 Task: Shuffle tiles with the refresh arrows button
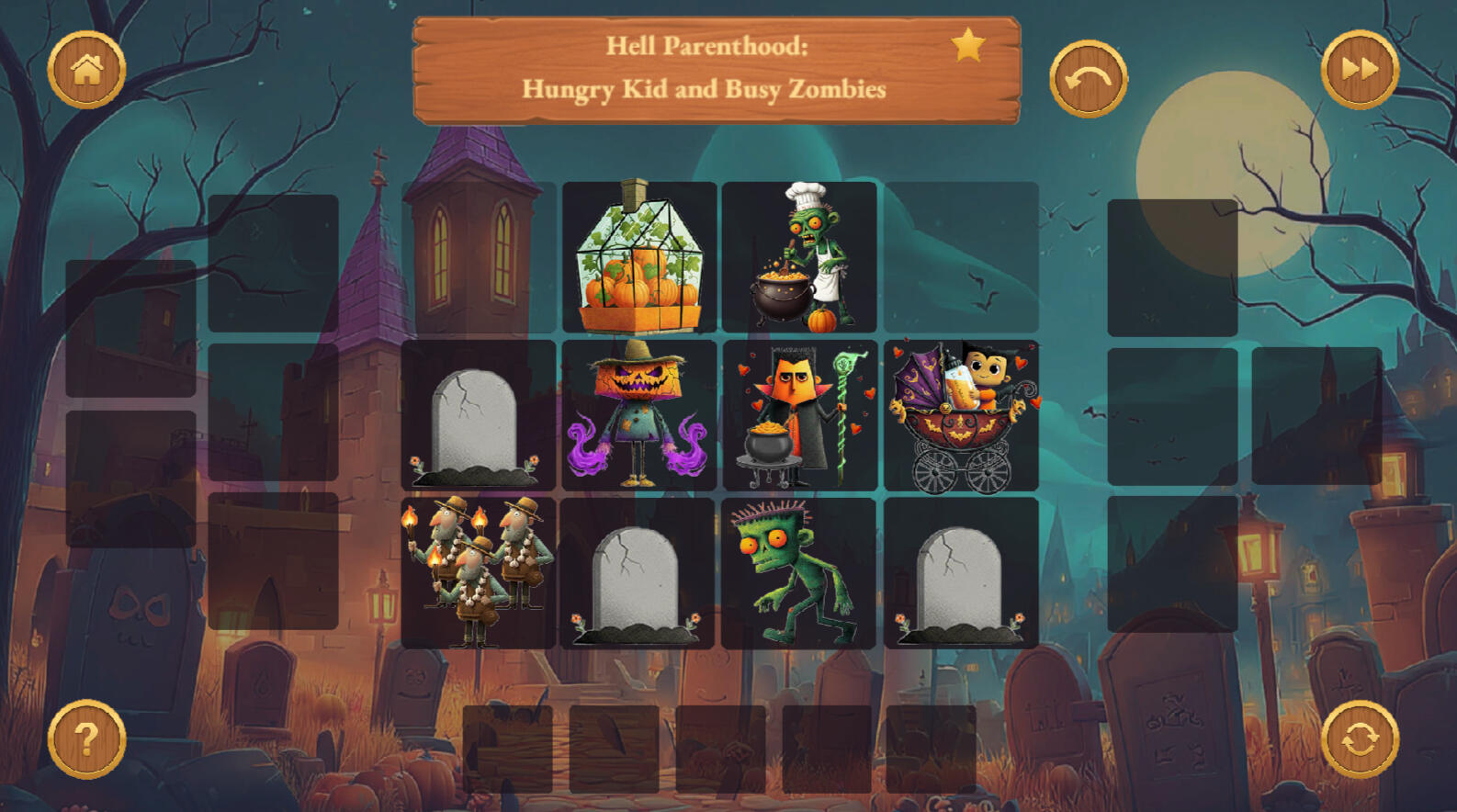[x=1360, y=739]
